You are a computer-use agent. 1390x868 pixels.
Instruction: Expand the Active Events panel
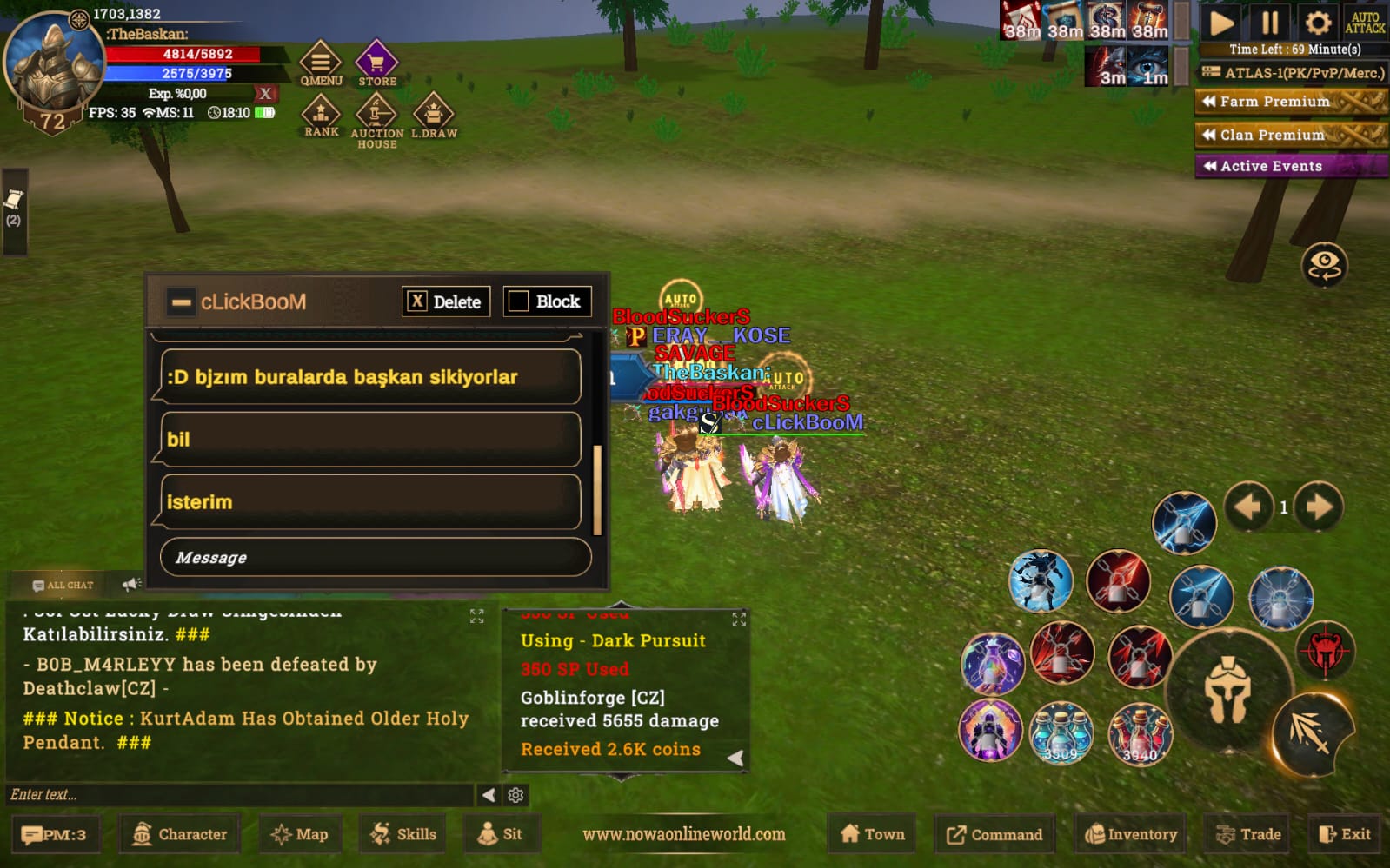(x=1290, y=166)
